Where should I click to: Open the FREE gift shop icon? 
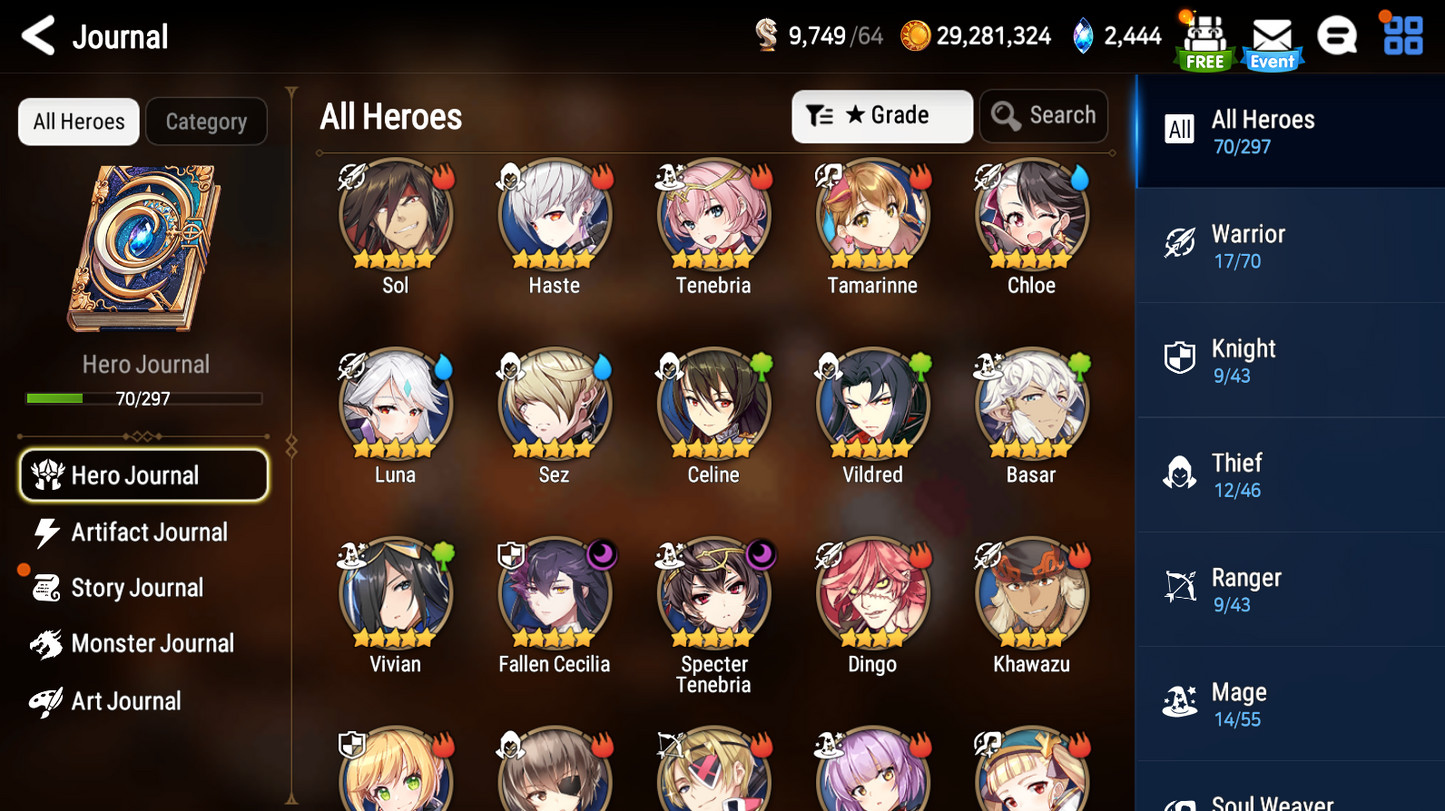pyautogui.click(x=1205, y=42)
